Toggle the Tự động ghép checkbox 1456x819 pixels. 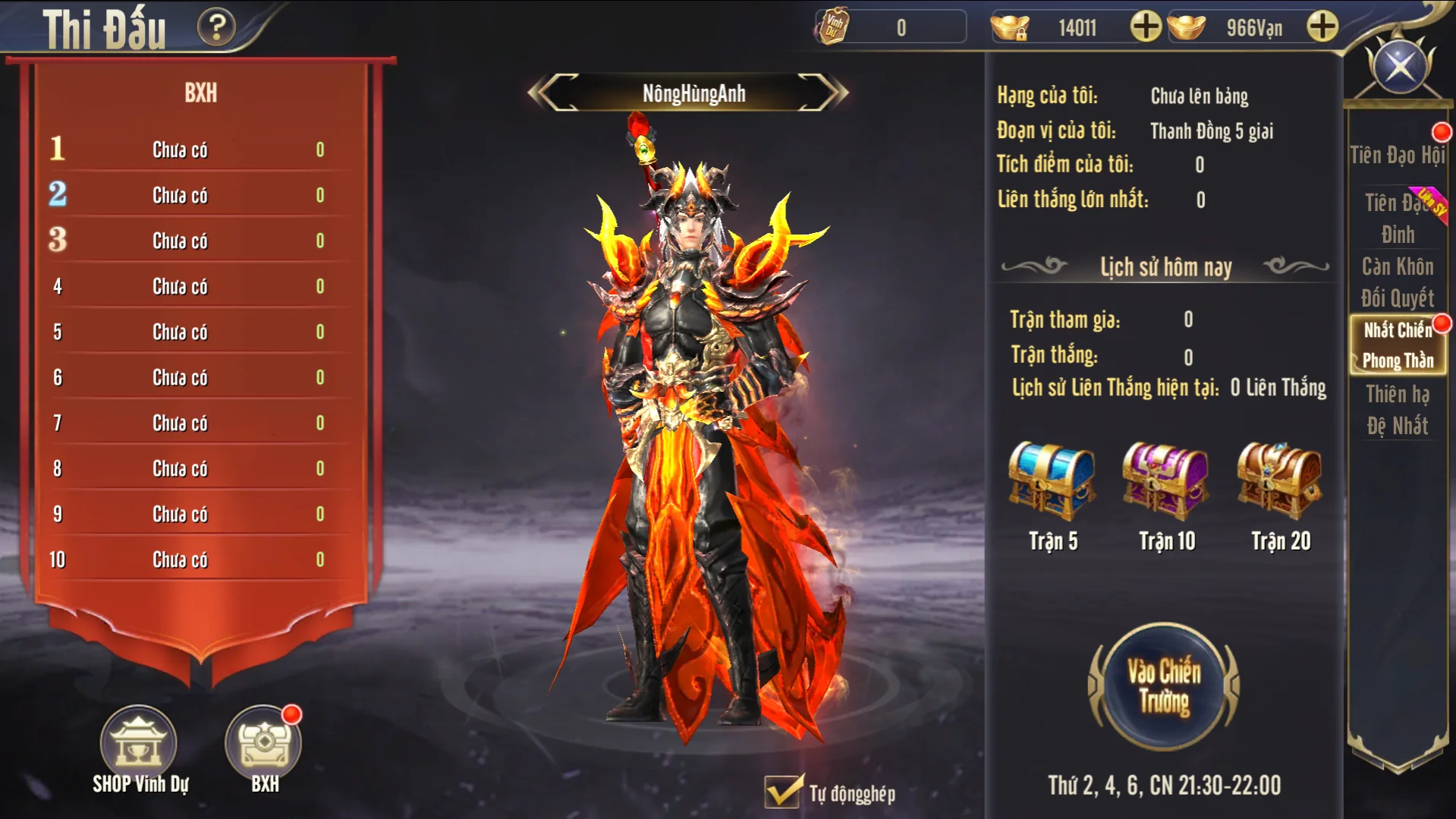point(782,792)
